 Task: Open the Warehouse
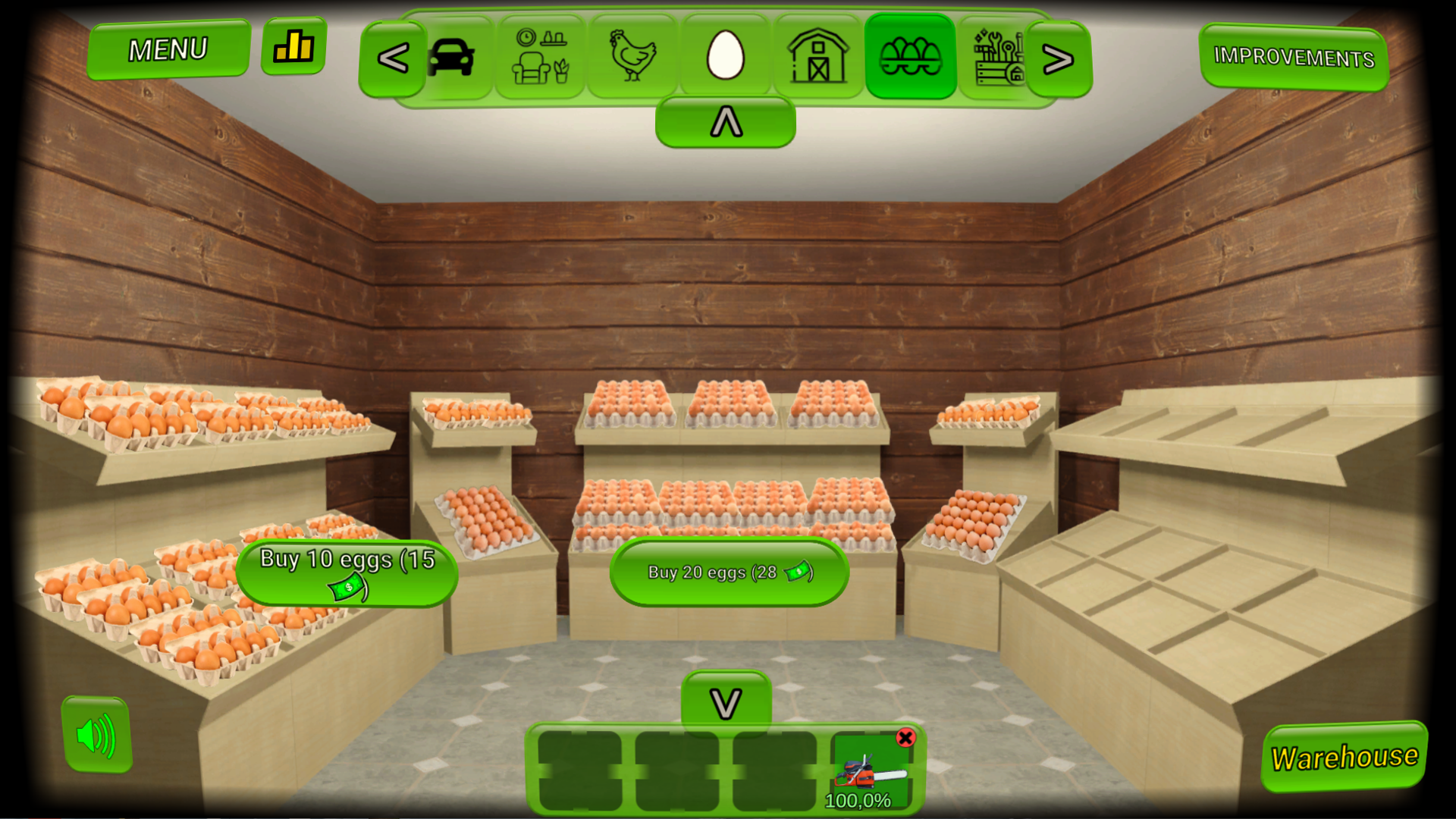coord(1343,756)
